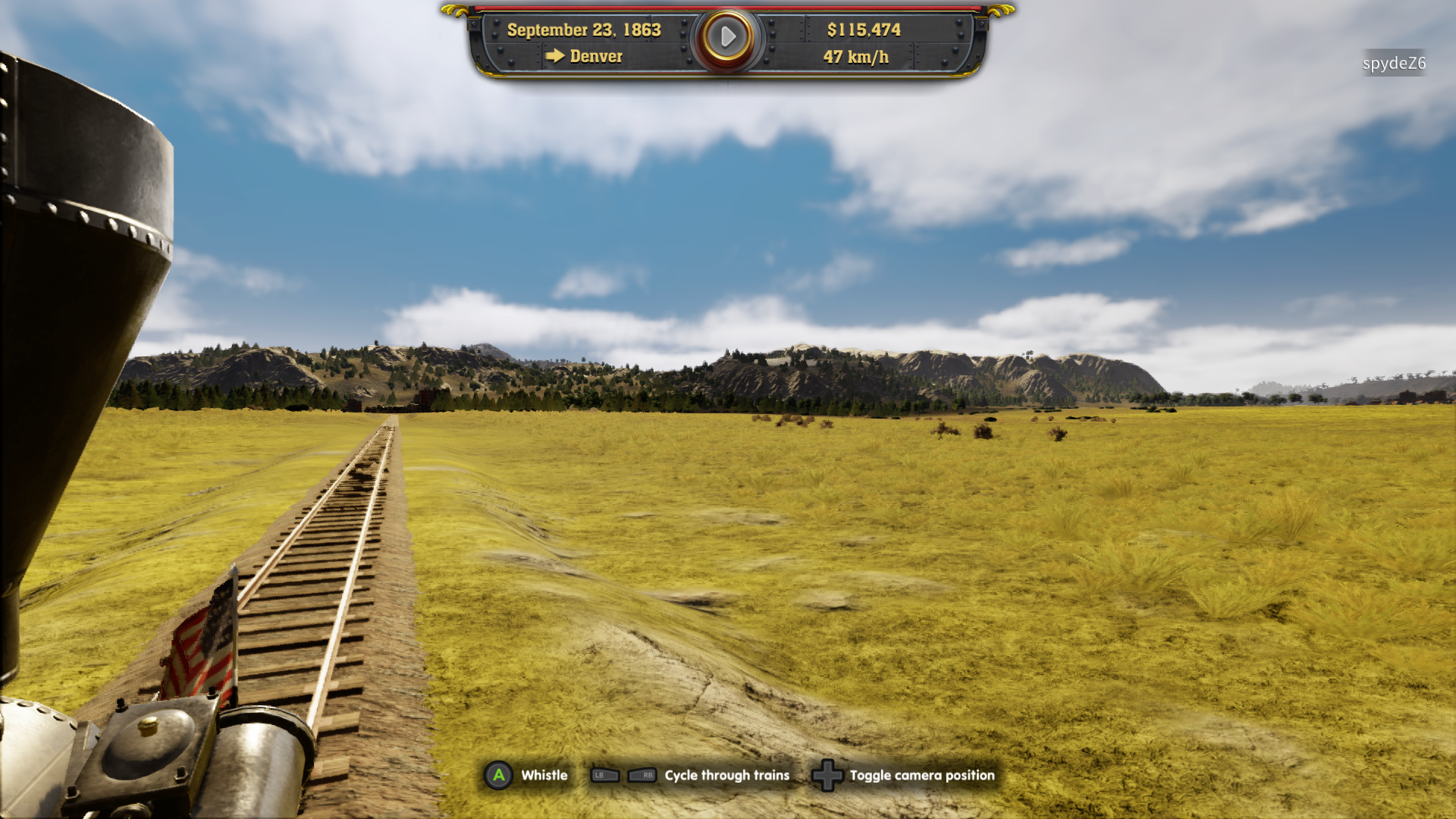Click the RB bumper icon
Viewport: 1456px width, 819px height.
pyautogui.click(x=641, y=775)
